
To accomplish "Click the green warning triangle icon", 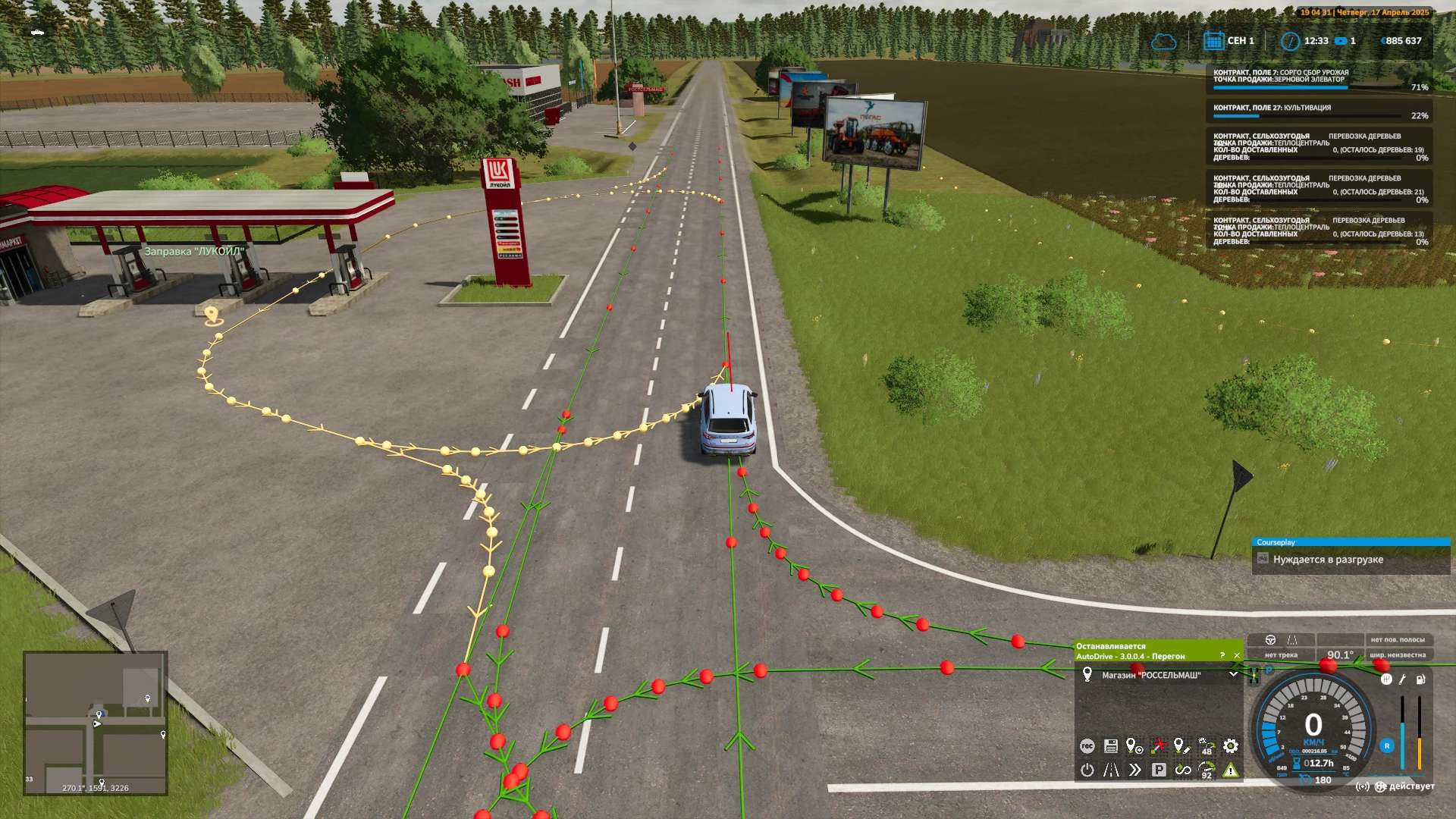I will coord(1230,770).
